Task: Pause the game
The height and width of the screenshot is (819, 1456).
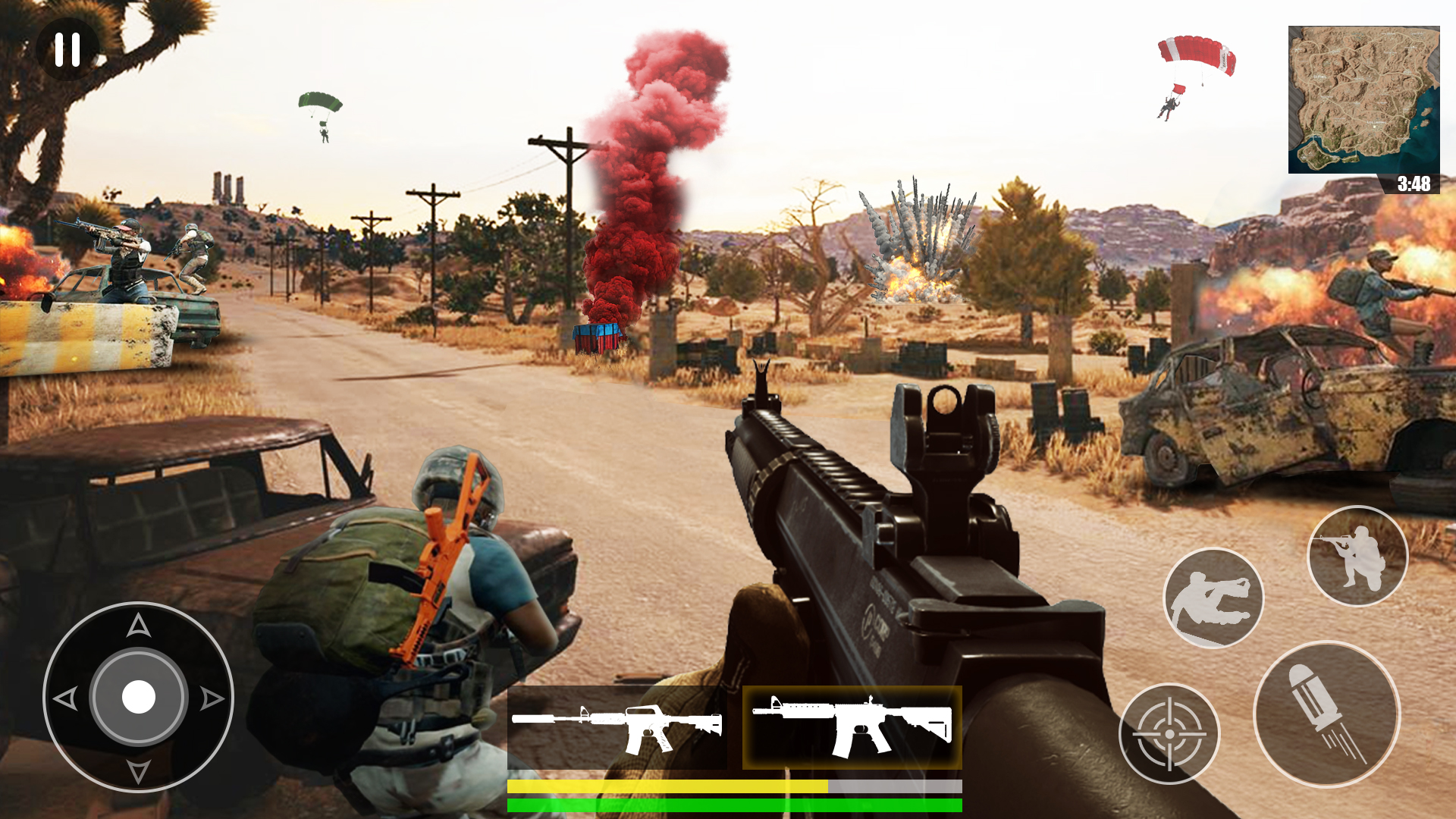Action: point(67,49)
